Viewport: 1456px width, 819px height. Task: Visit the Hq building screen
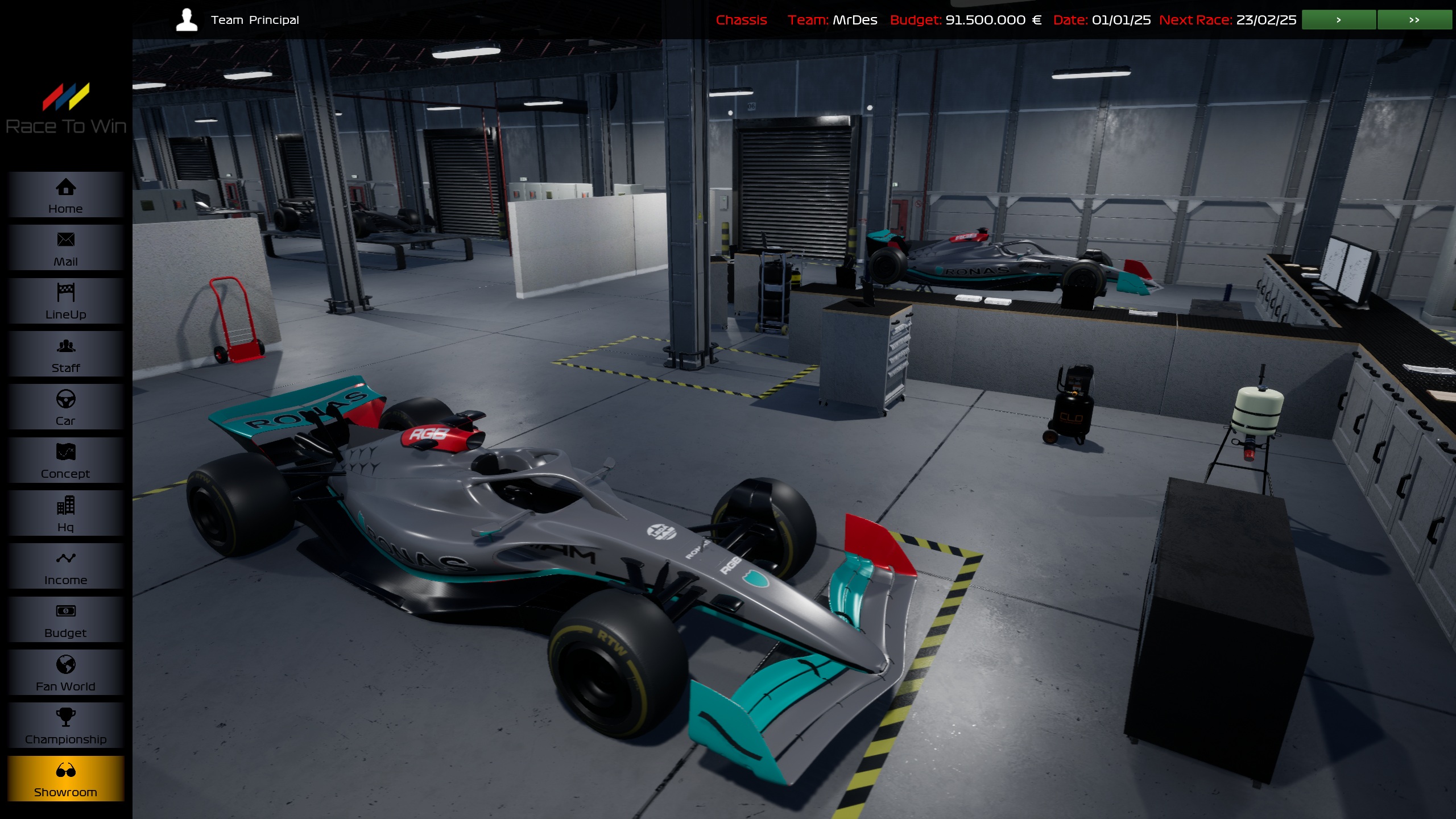[65, 512]
